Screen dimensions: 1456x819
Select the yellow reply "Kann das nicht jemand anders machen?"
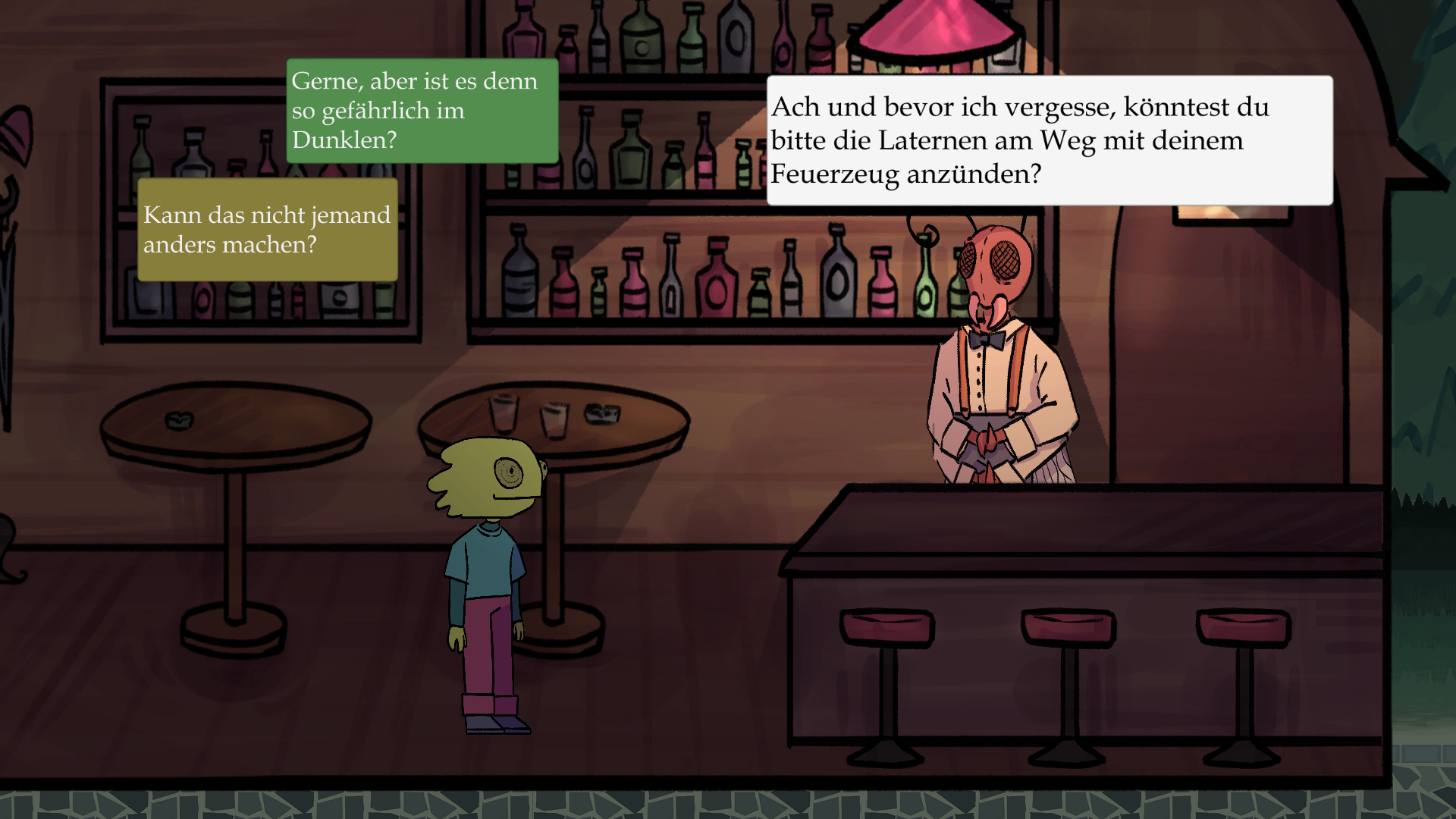(x=267, y=230)
